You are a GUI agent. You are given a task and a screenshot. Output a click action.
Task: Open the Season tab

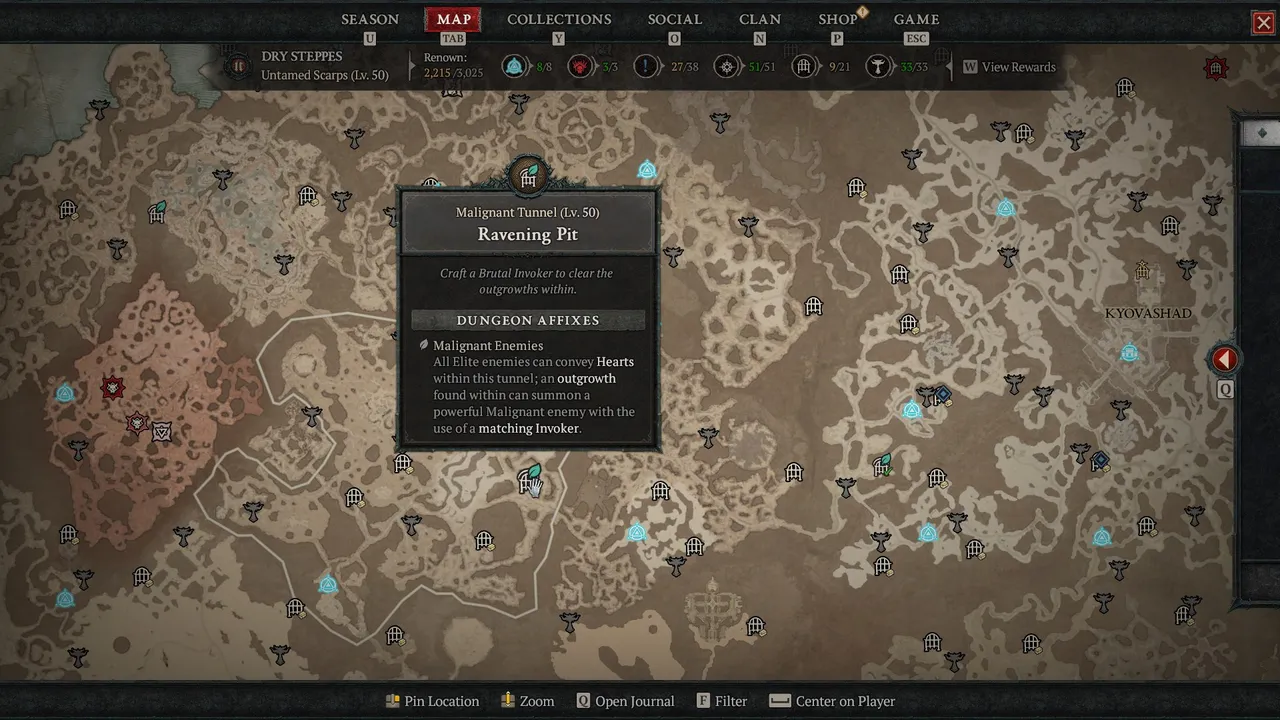(370, 19)
